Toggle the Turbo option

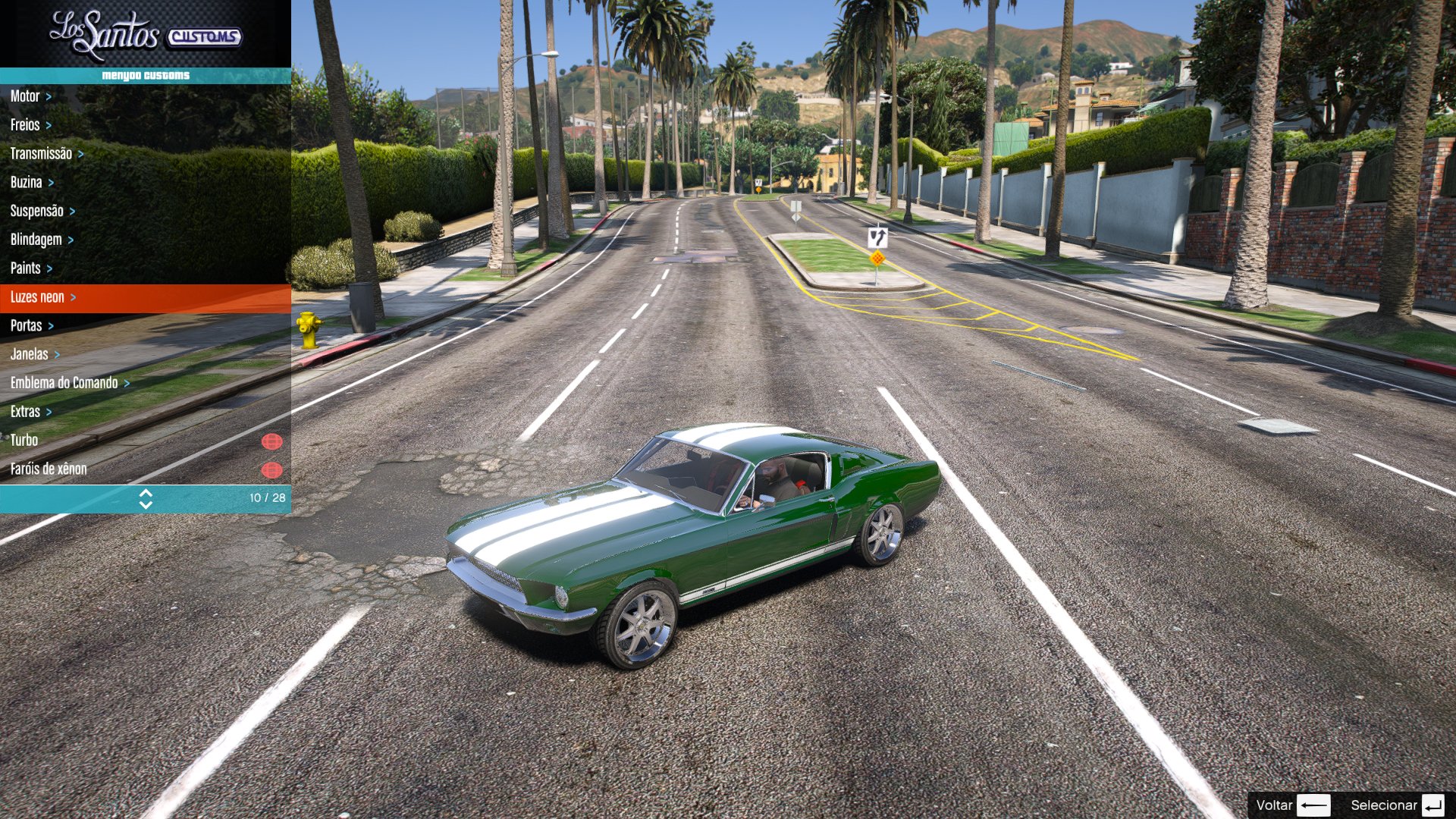(271, 441)
